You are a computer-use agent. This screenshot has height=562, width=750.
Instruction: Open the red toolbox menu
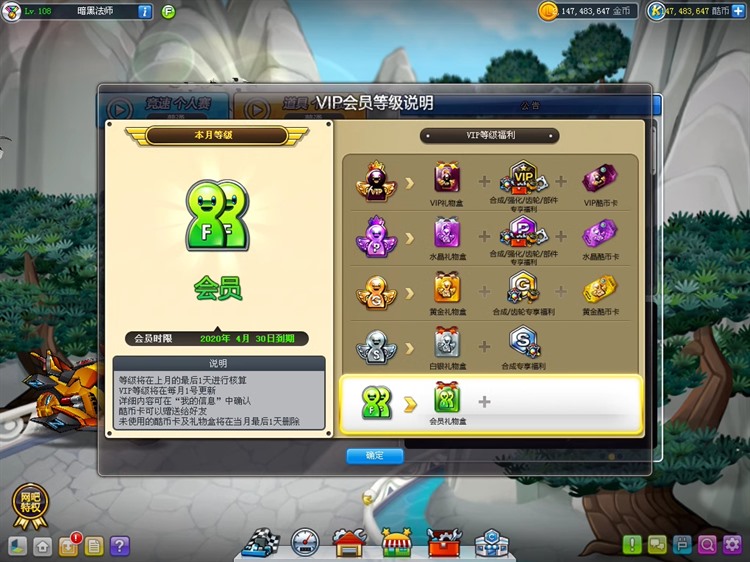click(444, 543)
